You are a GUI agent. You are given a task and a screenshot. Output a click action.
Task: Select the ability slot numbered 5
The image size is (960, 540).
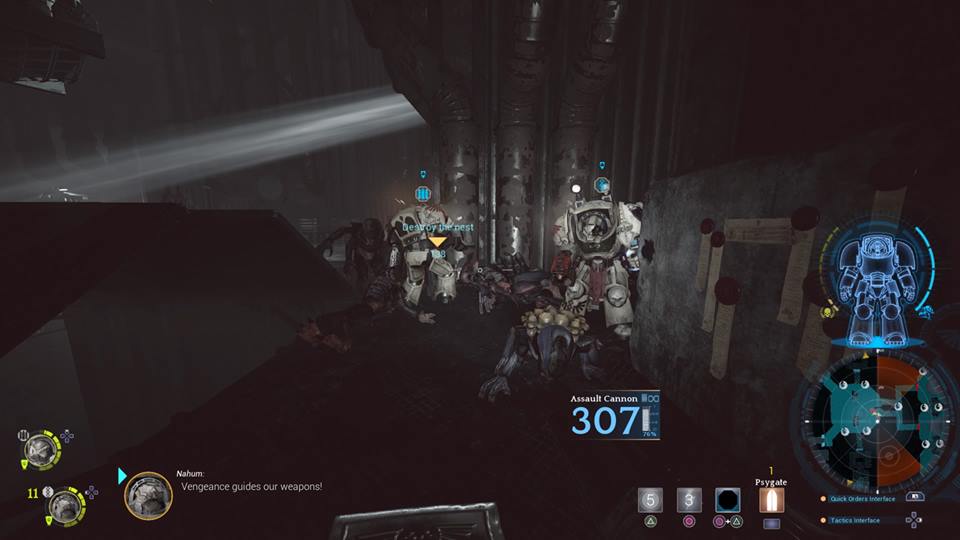point(651,499)
